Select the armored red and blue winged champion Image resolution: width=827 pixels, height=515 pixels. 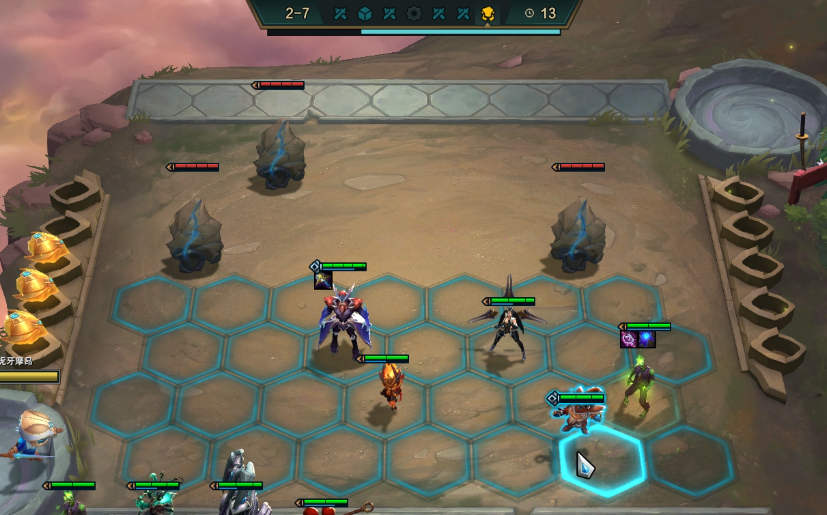coord(340,322)
